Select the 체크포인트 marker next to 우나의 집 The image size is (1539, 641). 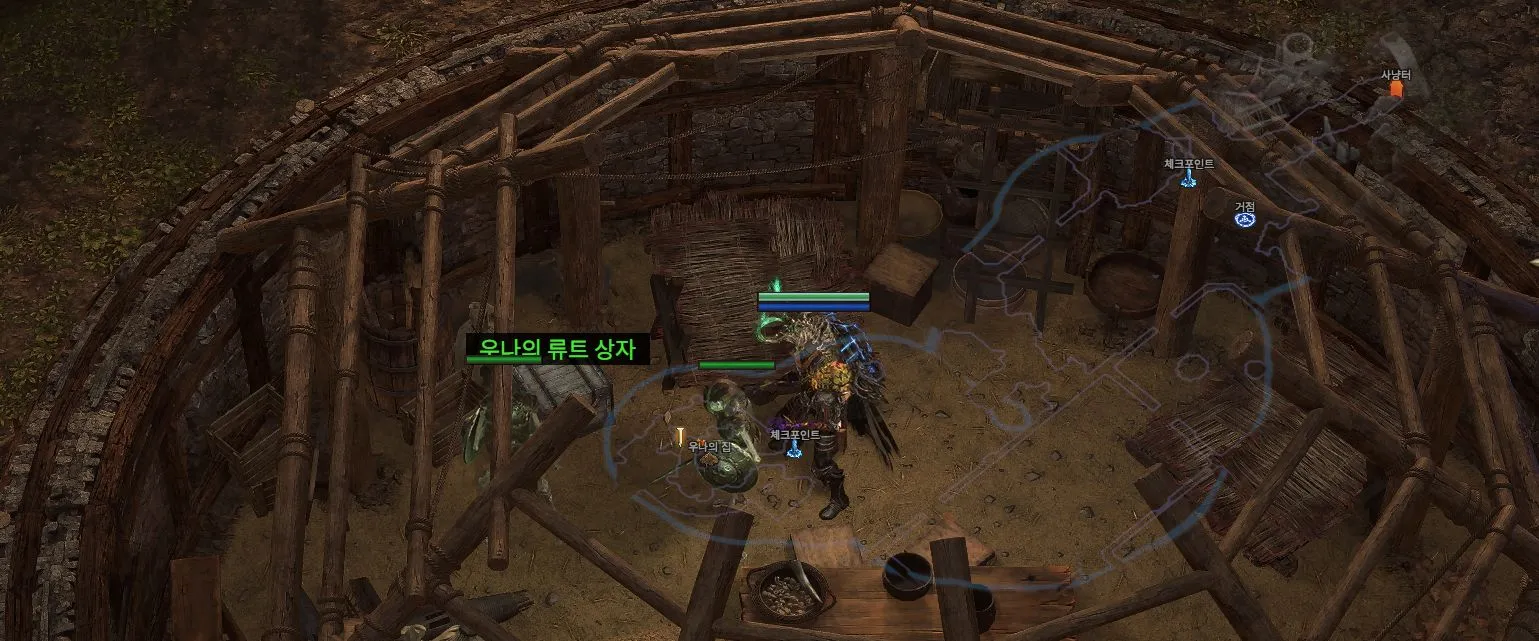click(x=794, y=449)
